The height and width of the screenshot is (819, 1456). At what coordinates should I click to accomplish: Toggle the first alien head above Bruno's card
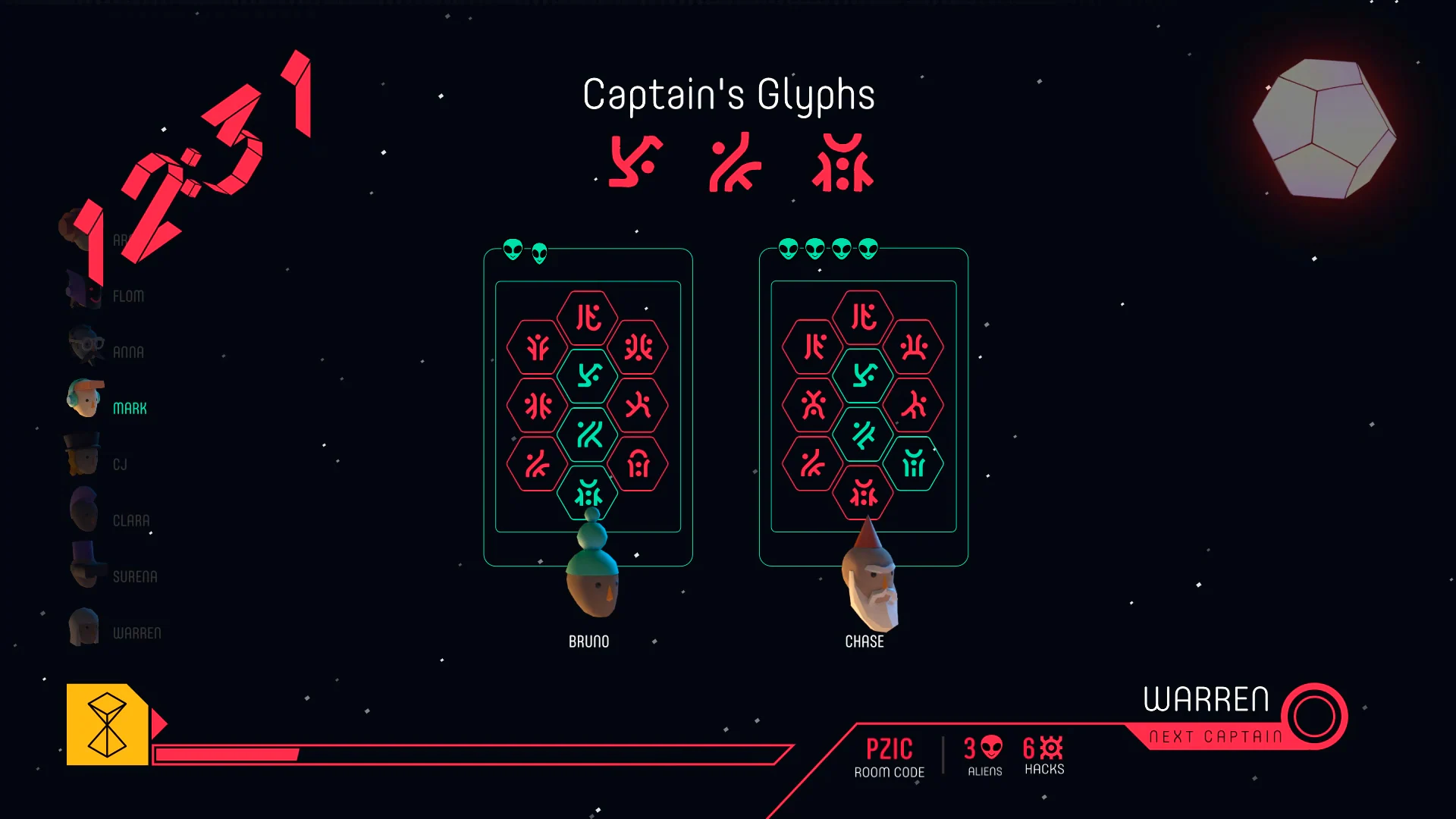click(x=512, y=250)
